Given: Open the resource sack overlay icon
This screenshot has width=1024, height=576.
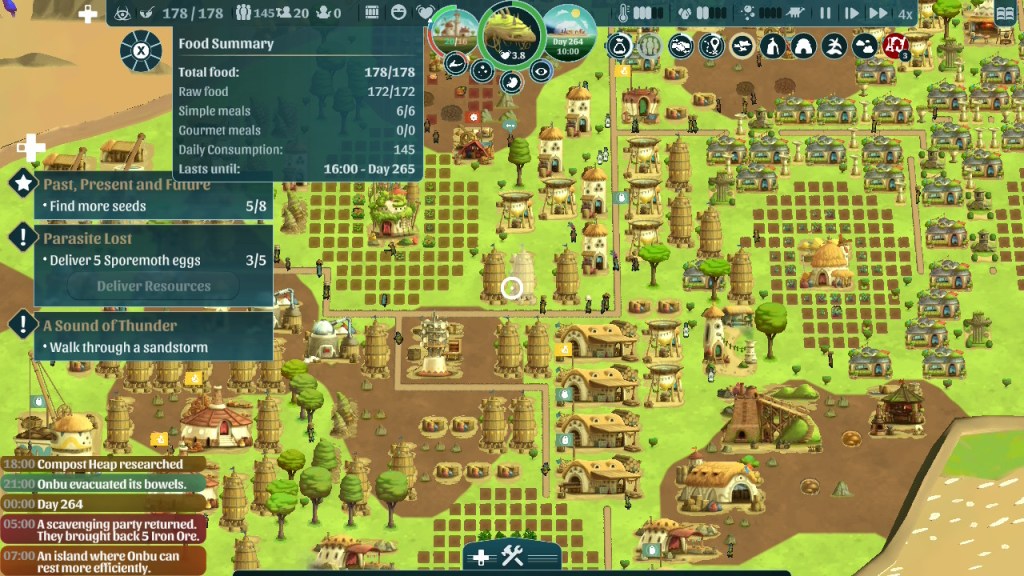Looking at the screenshot, I should pos(619,45).
